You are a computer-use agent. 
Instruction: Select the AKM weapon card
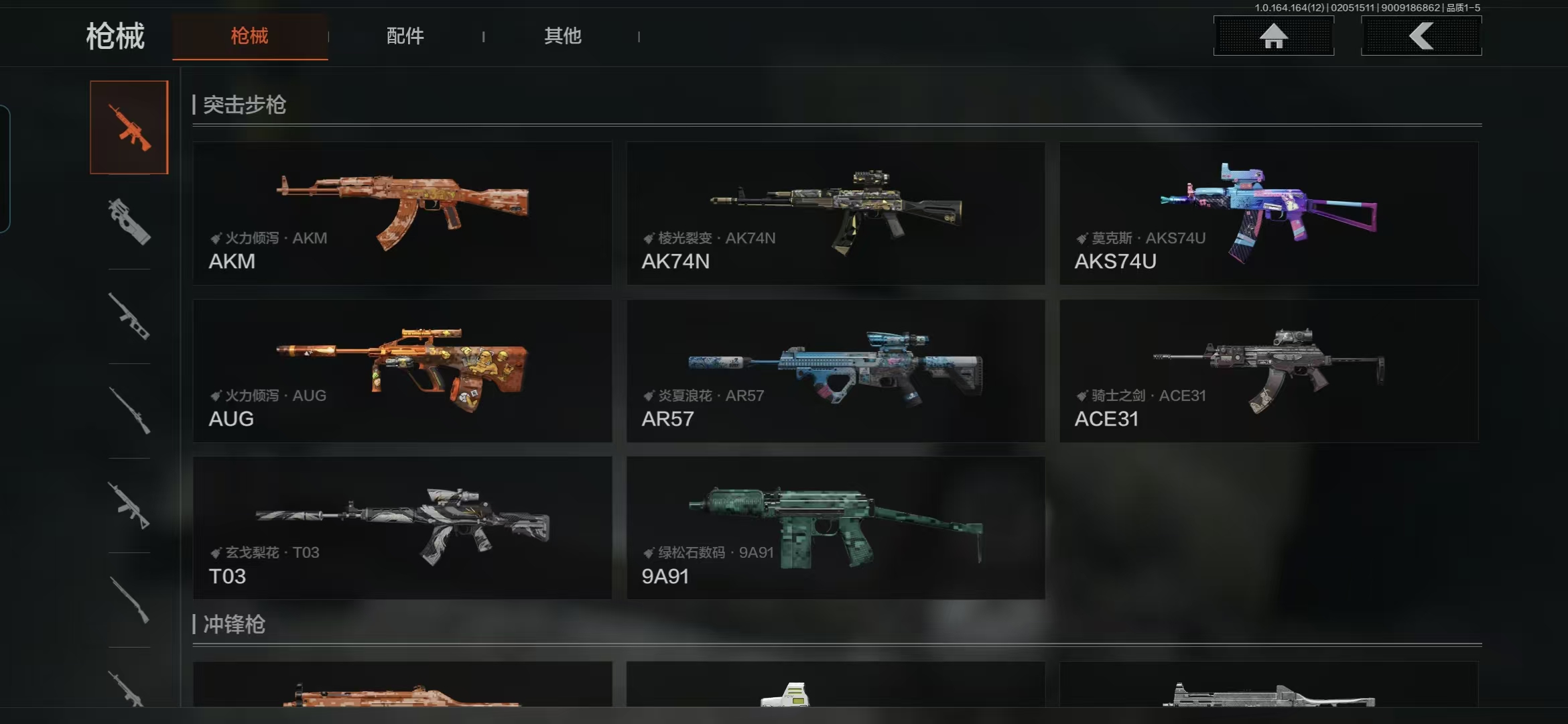pyautogui.click(x=402, y=213)
